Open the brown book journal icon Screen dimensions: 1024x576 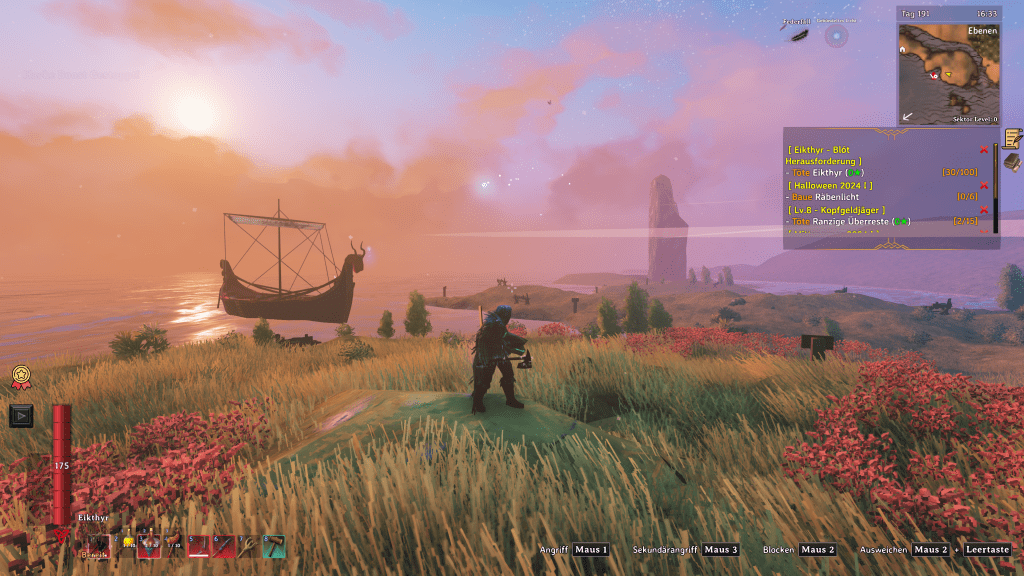pyautogui.click(x=1012, y=162)
